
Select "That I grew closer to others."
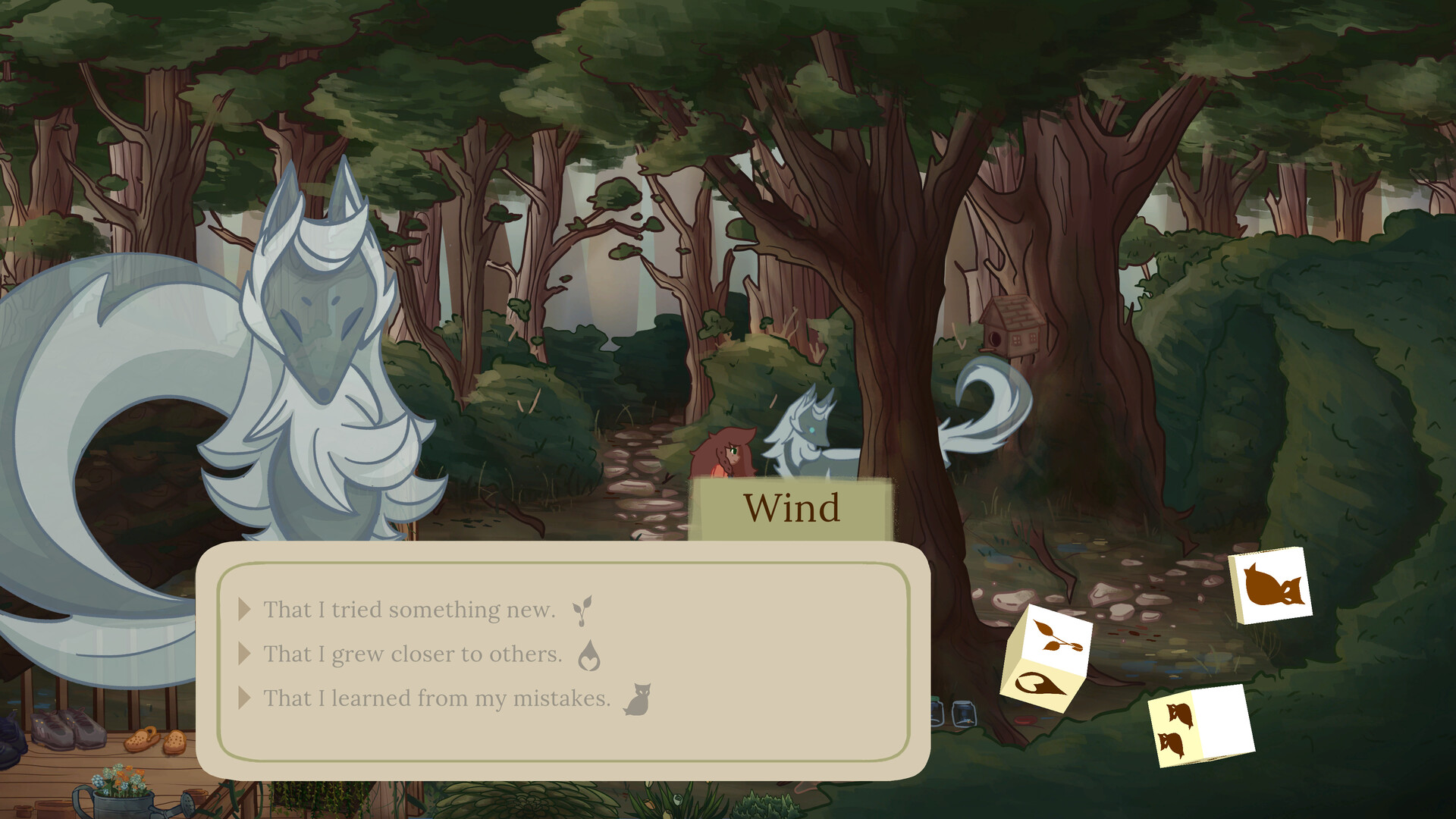click(x=412, y=653)
